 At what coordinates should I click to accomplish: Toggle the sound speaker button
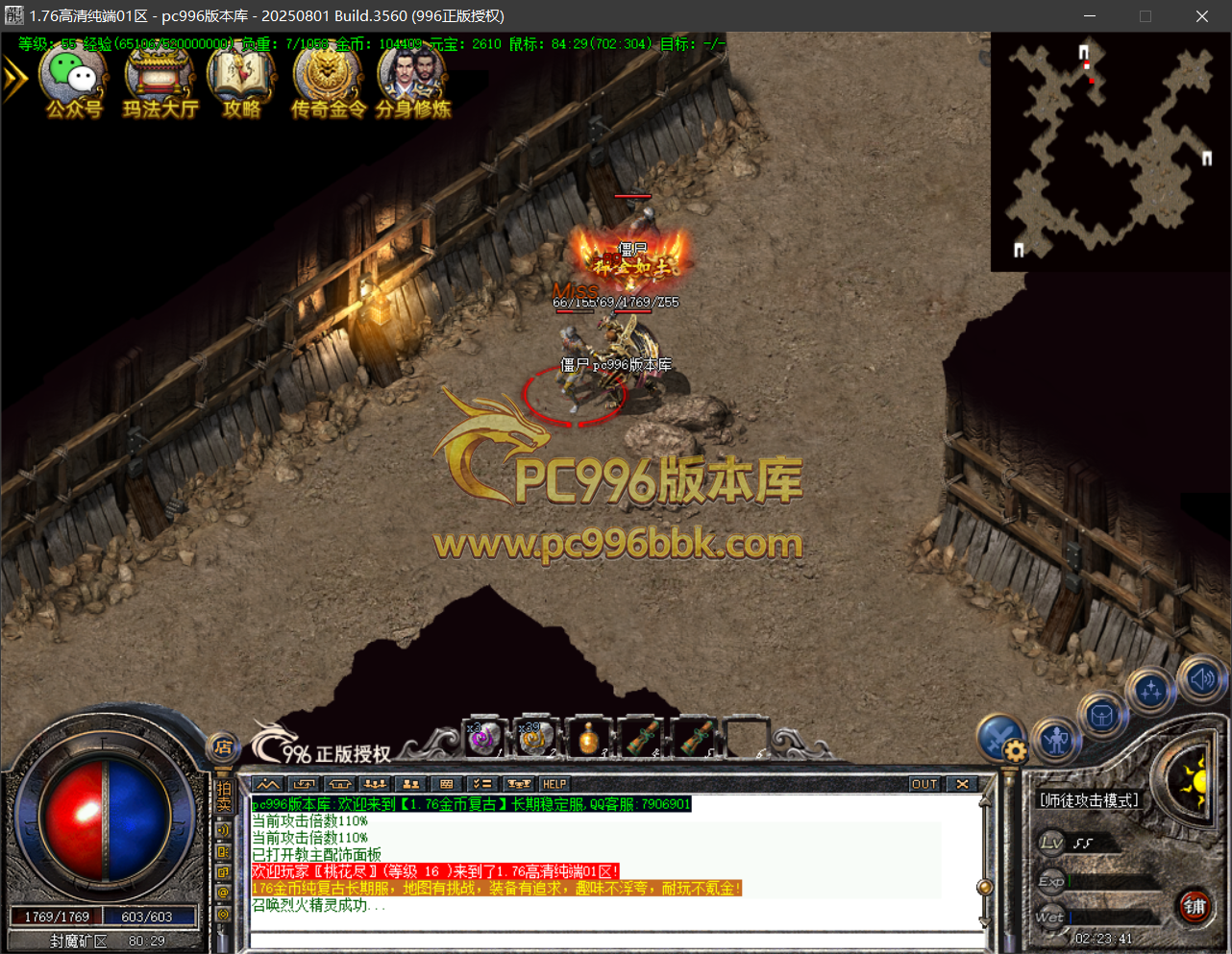tap(1202, 679)
